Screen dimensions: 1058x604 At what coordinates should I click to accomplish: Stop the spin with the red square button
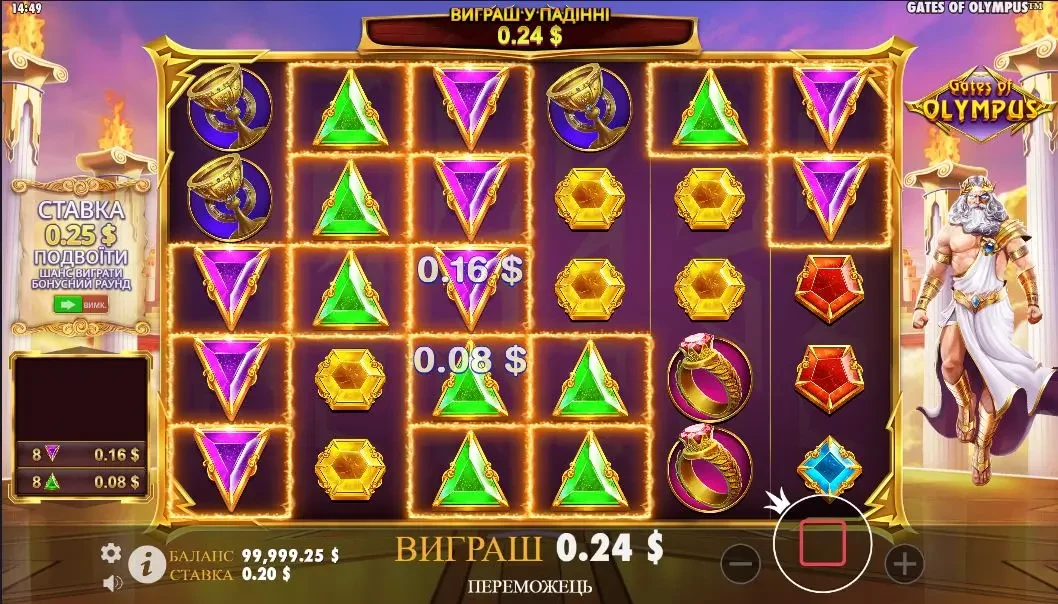[822, 543]
